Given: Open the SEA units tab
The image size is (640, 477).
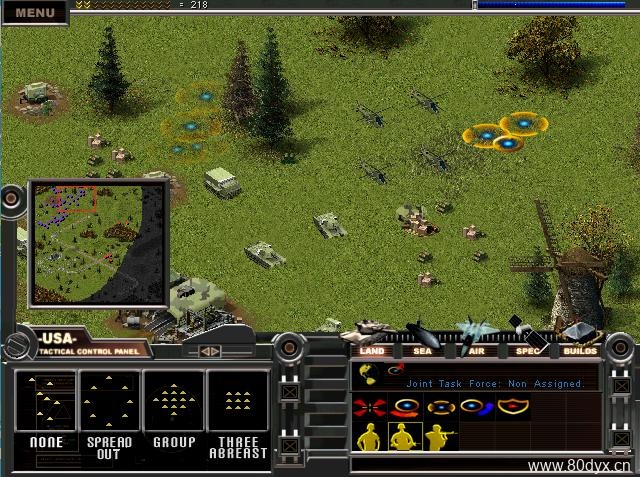Looking at the screenshot, I should click(x=423, y=350).
